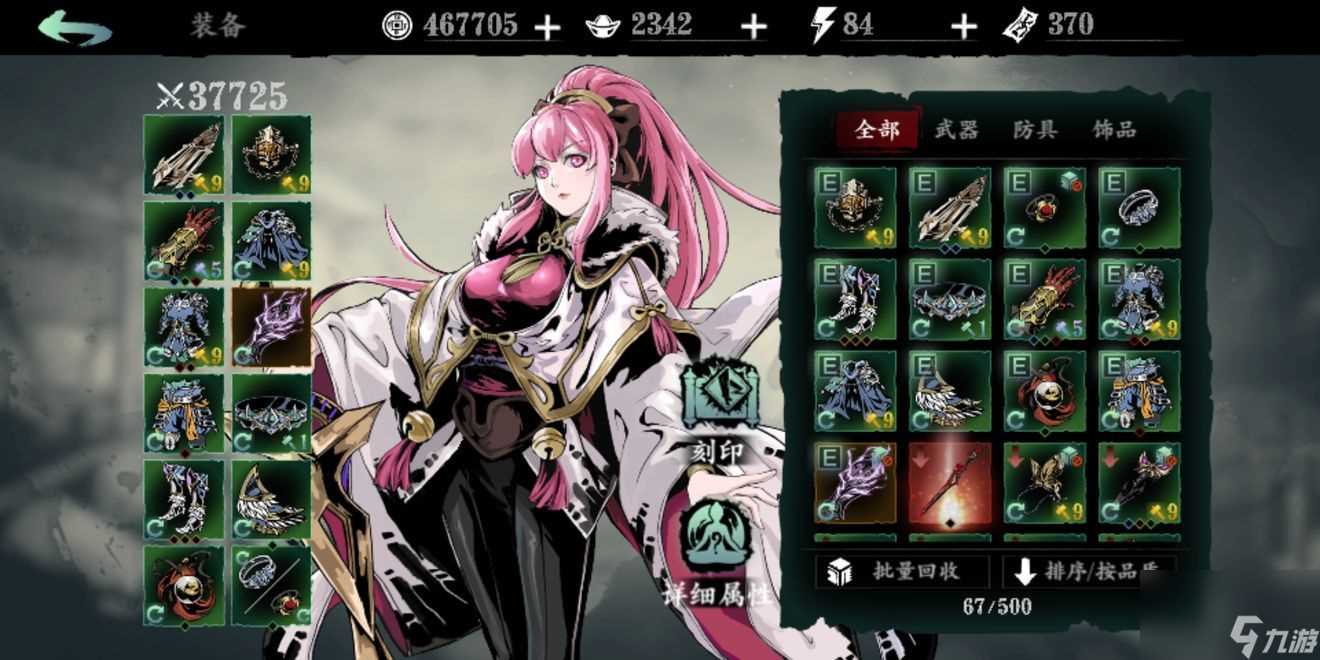The width and height of the screenshot is (1320, 660).
Task: Go back with the teal arrow
Action: 75,26
